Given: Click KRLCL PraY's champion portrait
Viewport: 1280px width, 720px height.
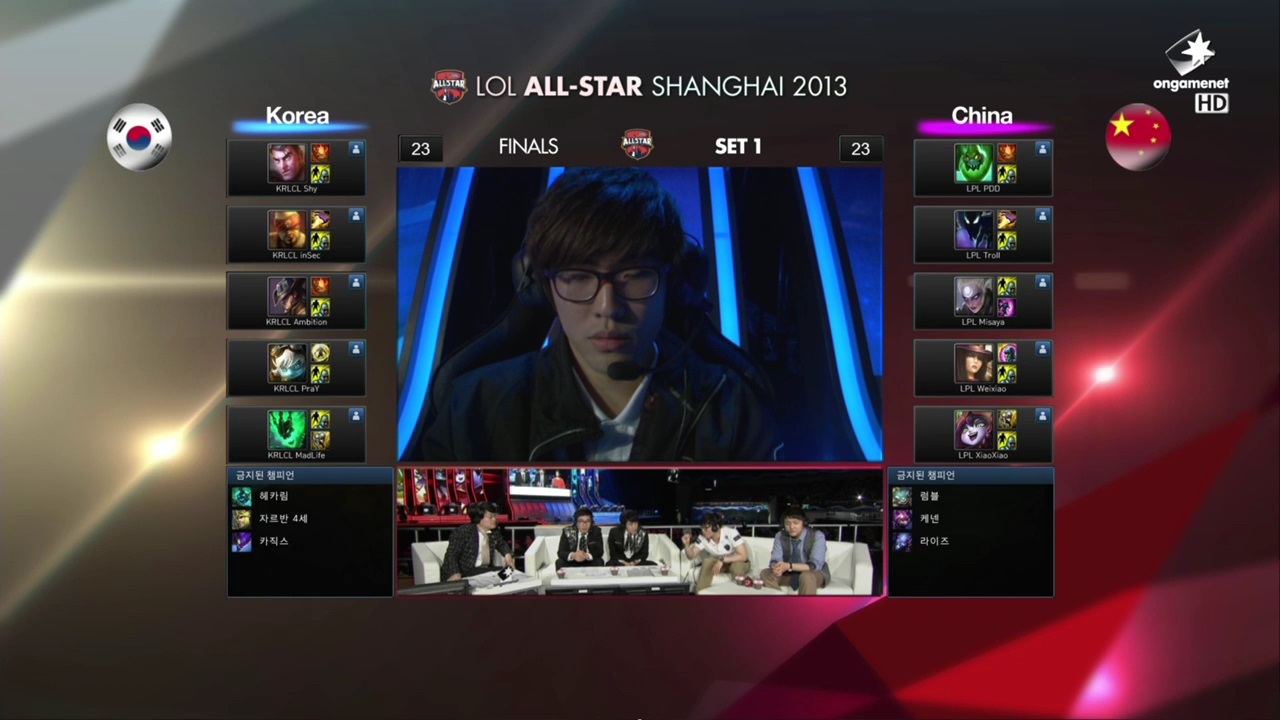Looking at the screenshot, I should (286, 363).
